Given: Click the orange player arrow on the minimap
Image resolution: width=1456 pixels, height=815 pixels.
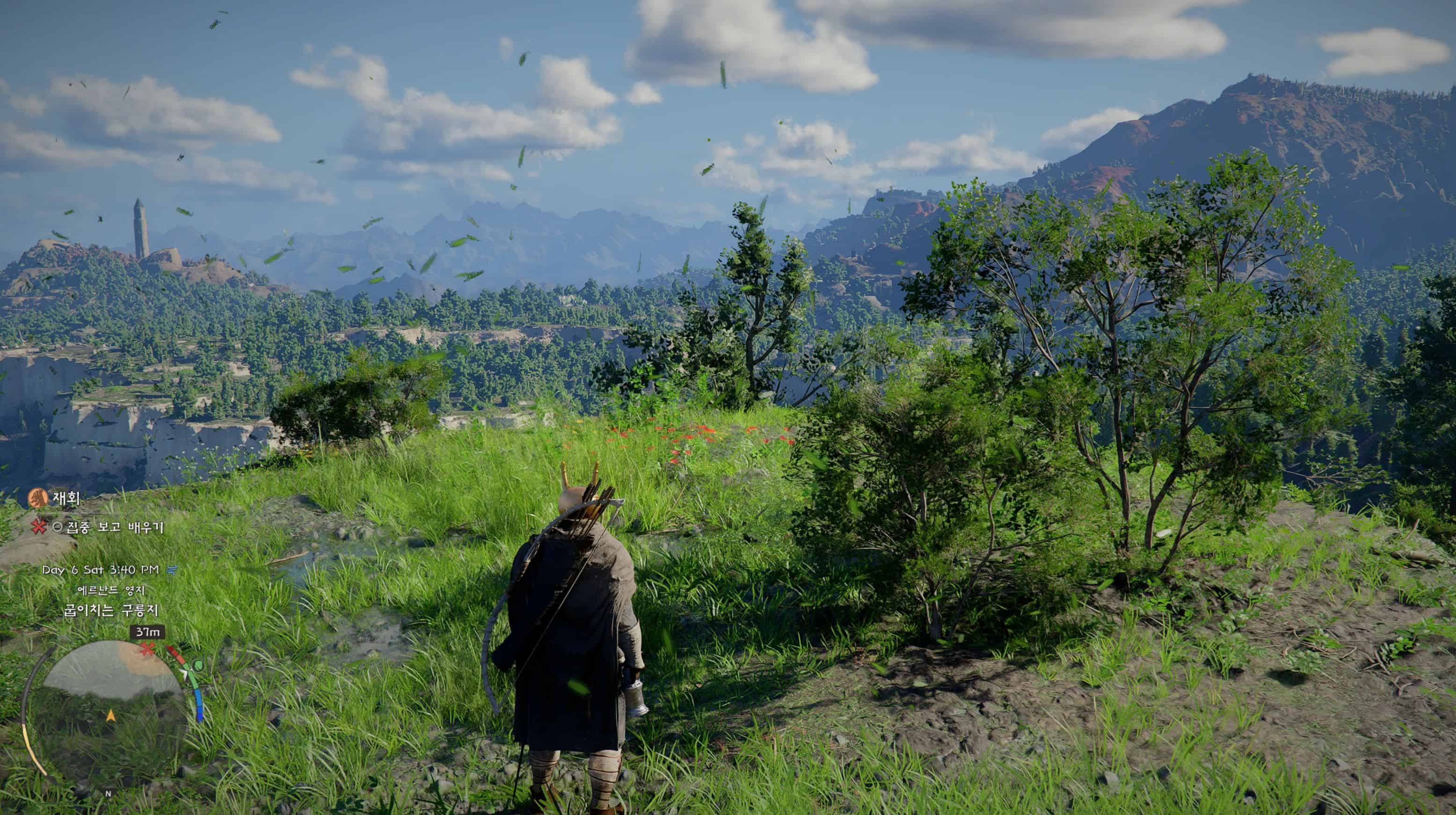Looking at the screenshot, I should pyautogui.click(x=111, y=716).
